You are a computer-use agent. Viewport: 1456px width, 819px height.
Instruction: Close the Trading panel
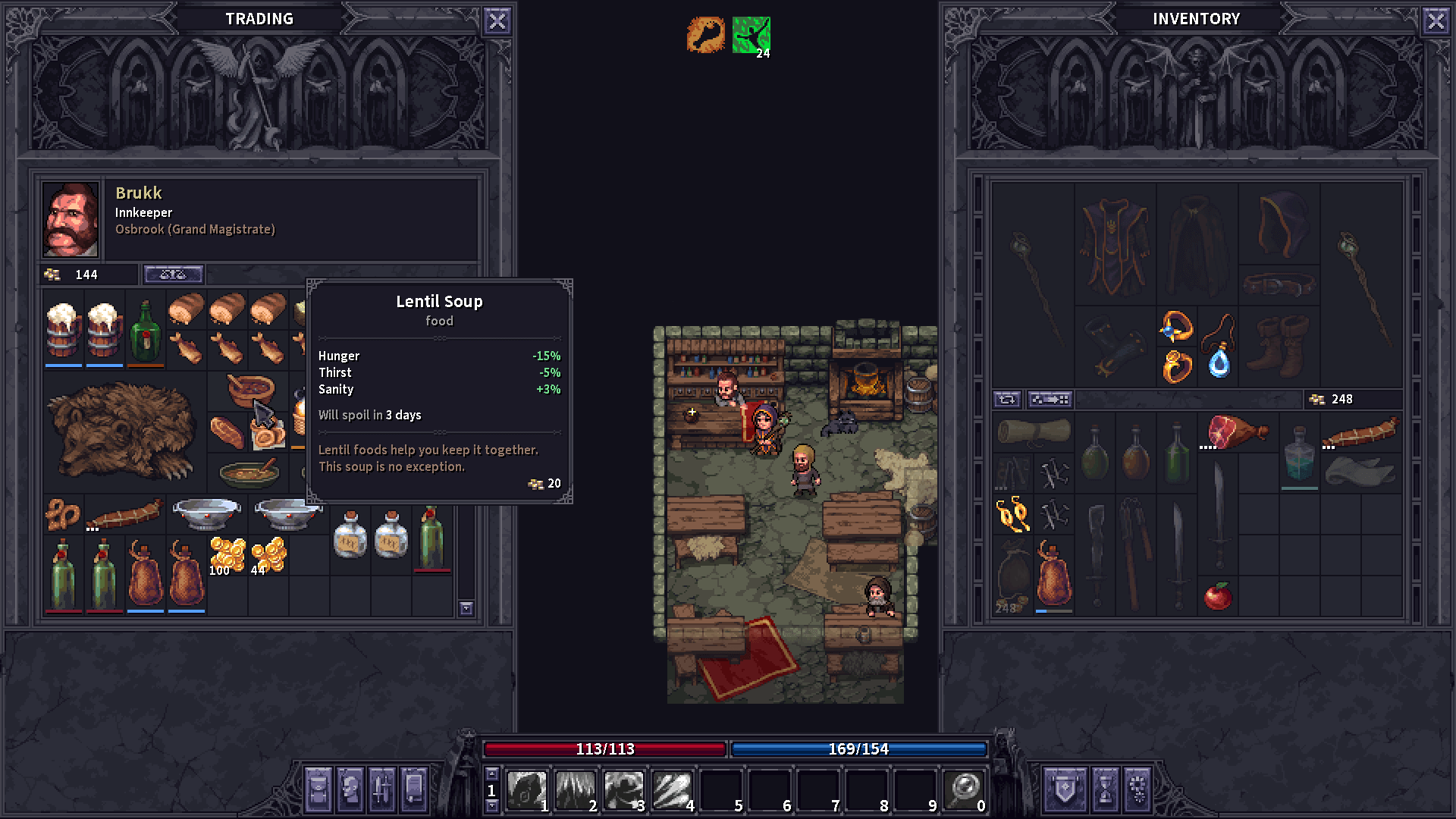pos(497,21)
